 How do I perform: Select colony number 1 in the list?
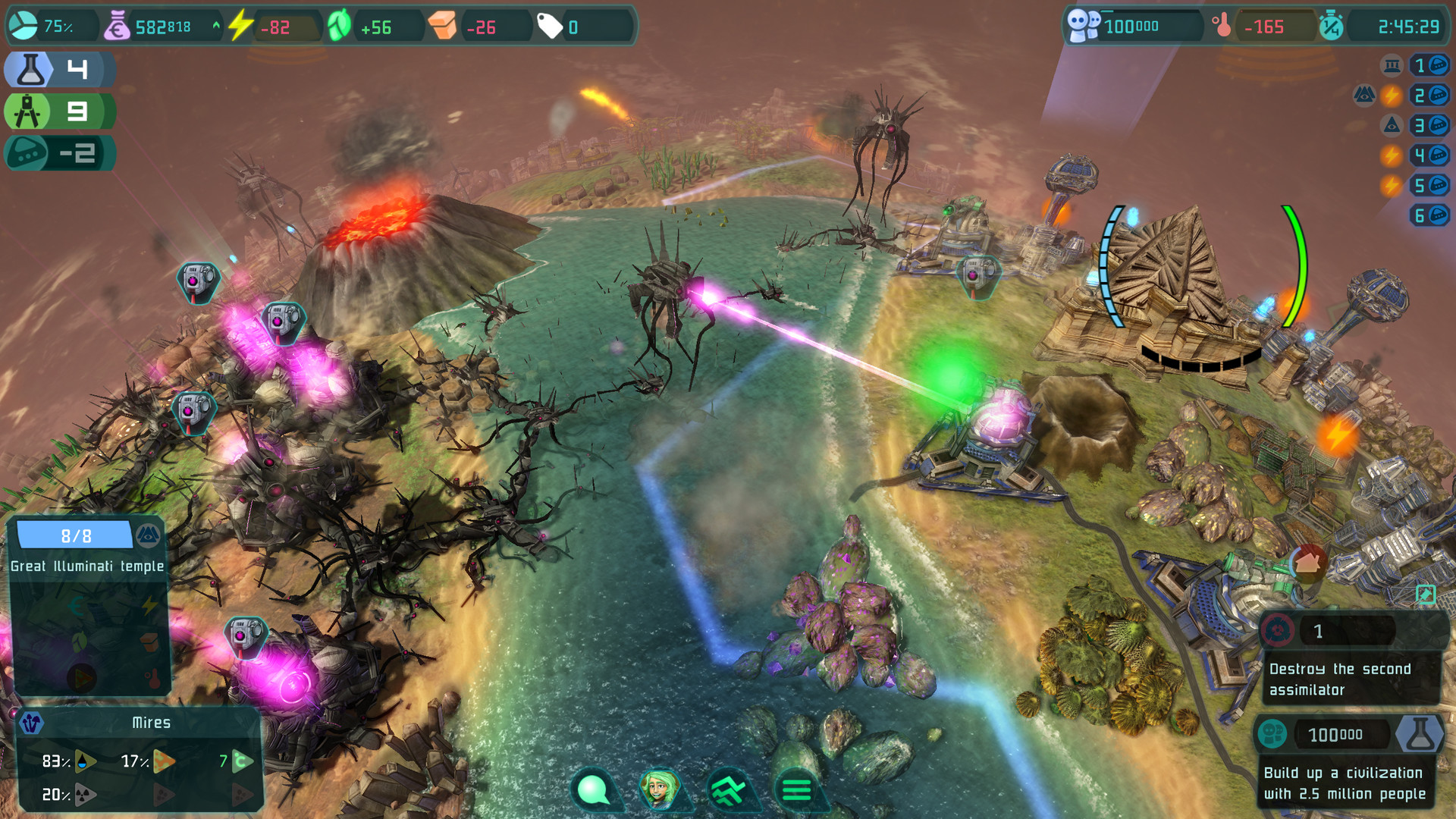[x=1429, y=66]
